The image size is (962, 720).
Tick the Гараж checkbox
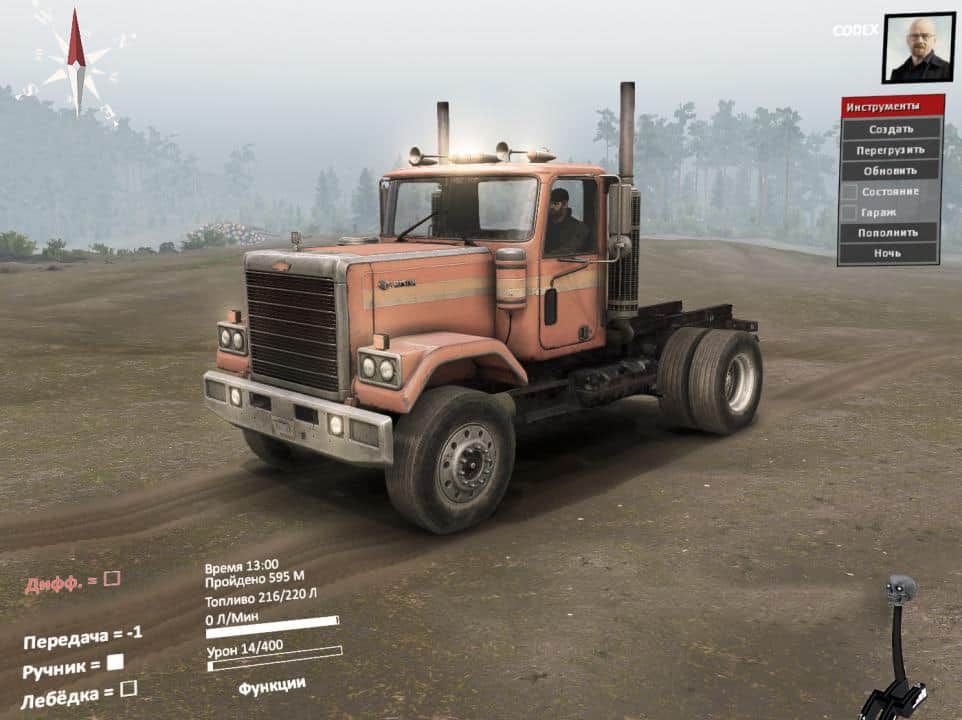(x=849, y=212)
